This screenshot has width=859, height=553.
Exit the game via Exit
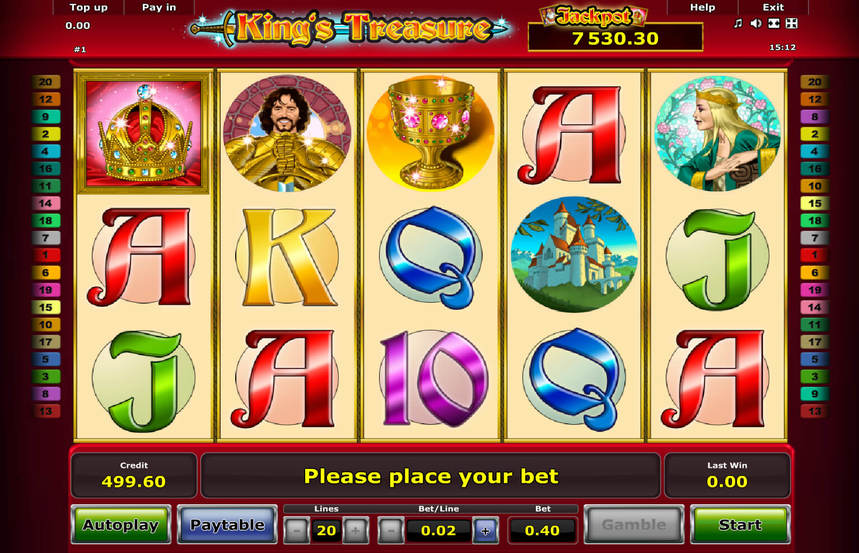point(773,7)
